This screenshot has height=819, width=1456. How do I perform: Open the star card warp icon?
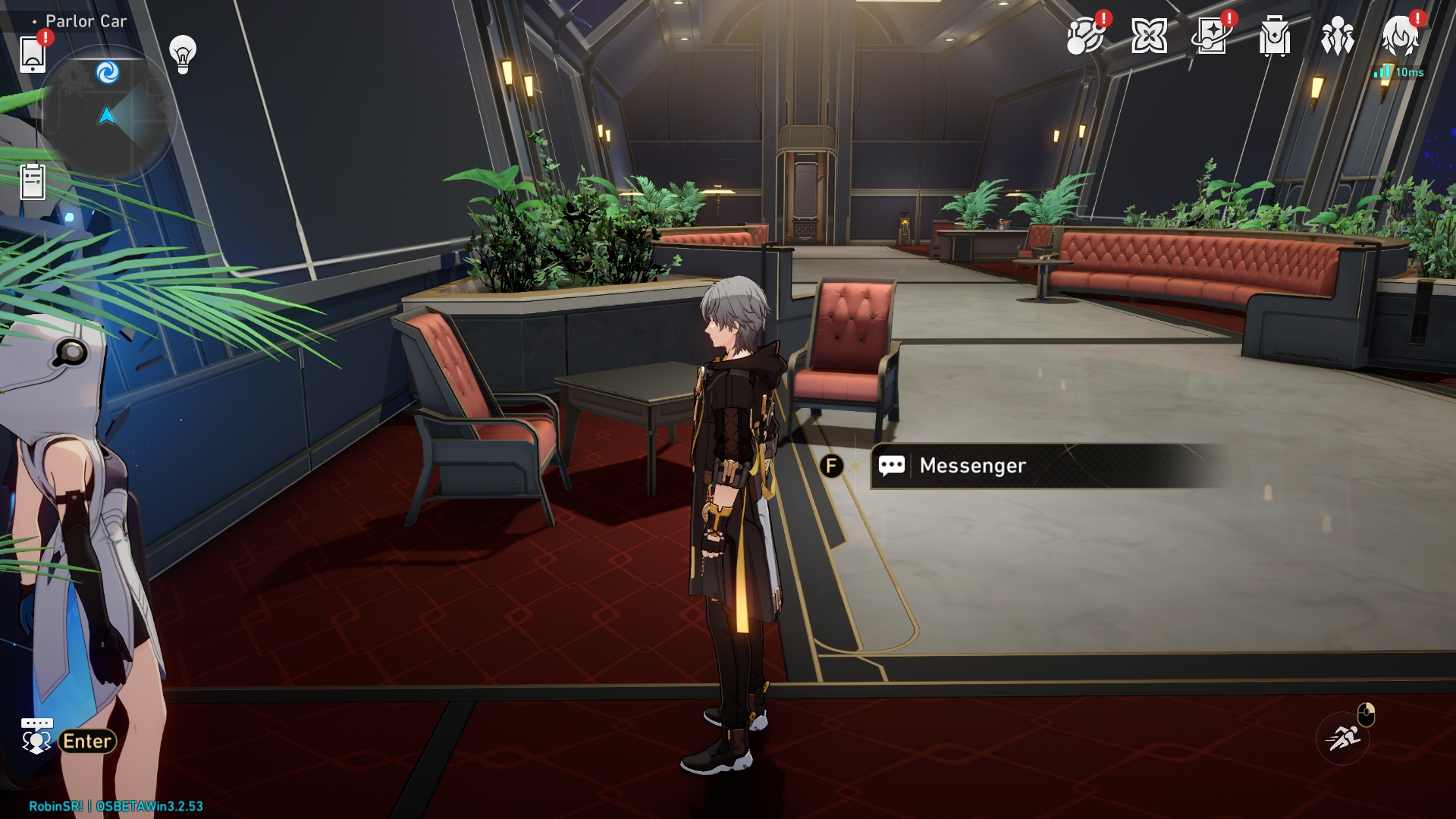pyautogui.click(x=1211, y=36)
